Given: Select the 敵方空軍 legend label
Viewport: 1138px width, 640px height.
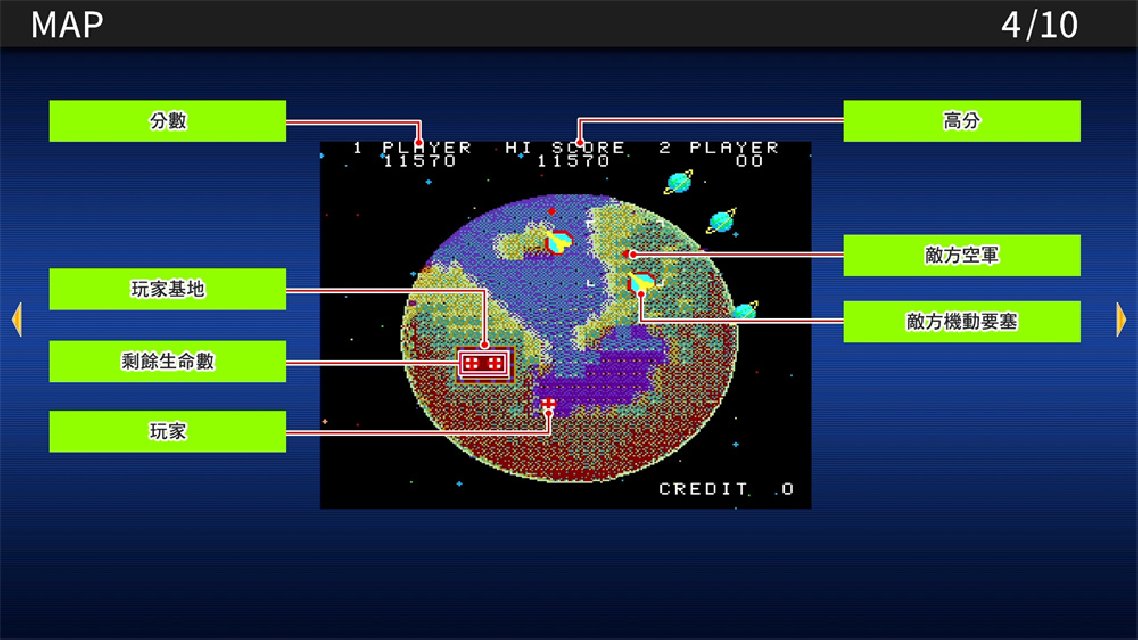Looking at the screenshot, I should click(x=961, y=255).
